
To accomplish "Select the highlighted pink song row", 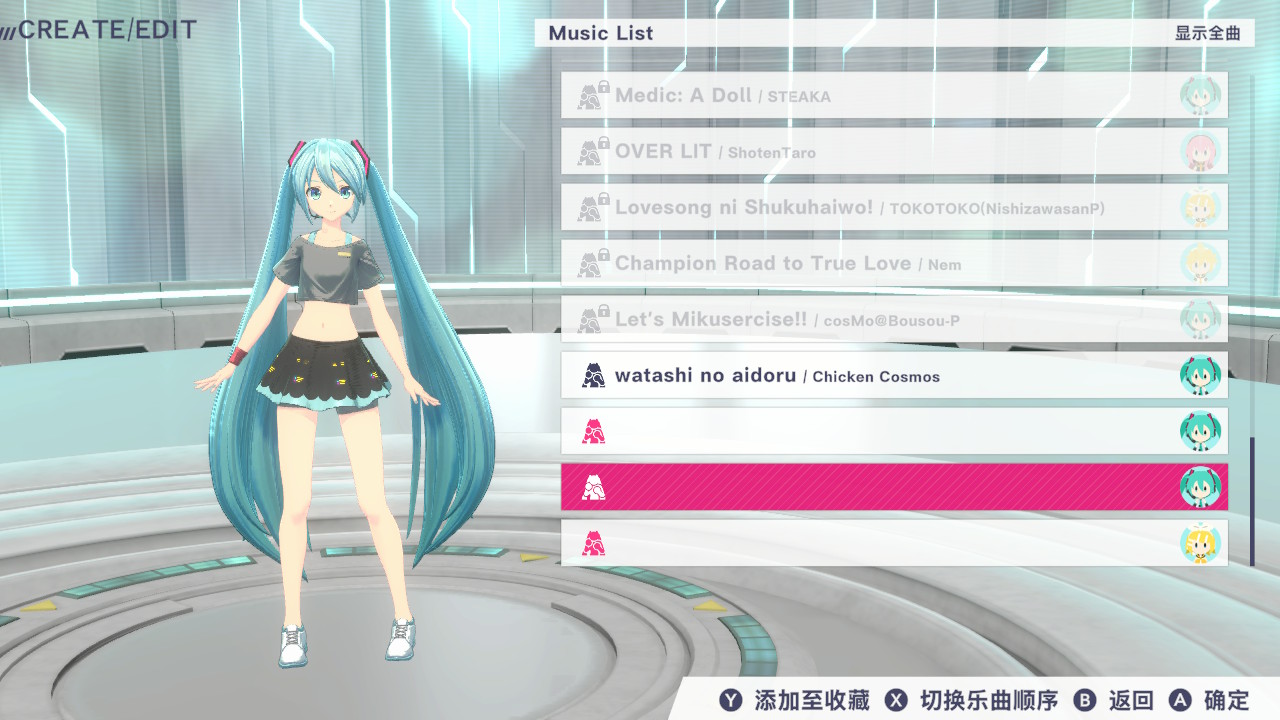I will [893, 488].
